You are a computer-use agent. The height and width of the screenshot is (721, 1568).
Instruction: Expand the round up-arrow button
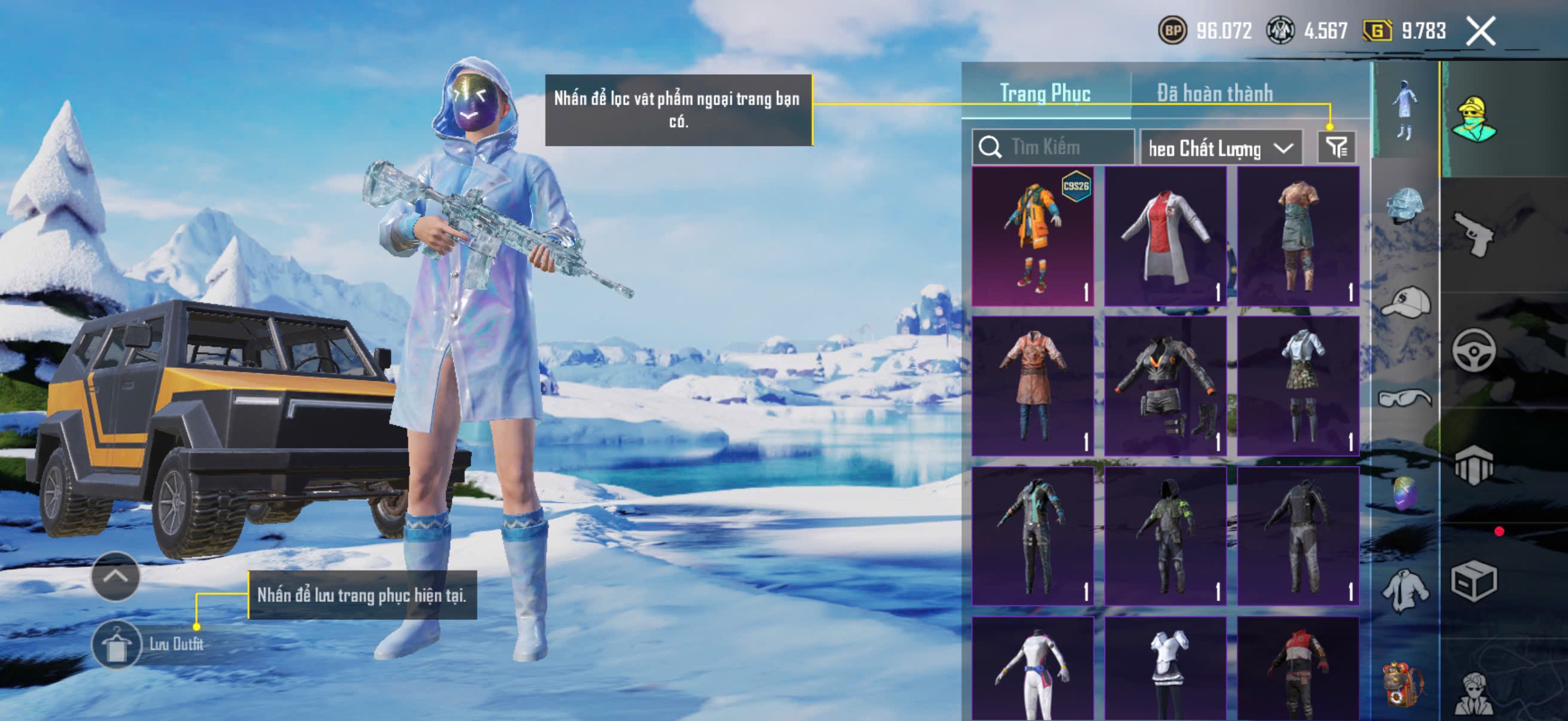point(115,576)
